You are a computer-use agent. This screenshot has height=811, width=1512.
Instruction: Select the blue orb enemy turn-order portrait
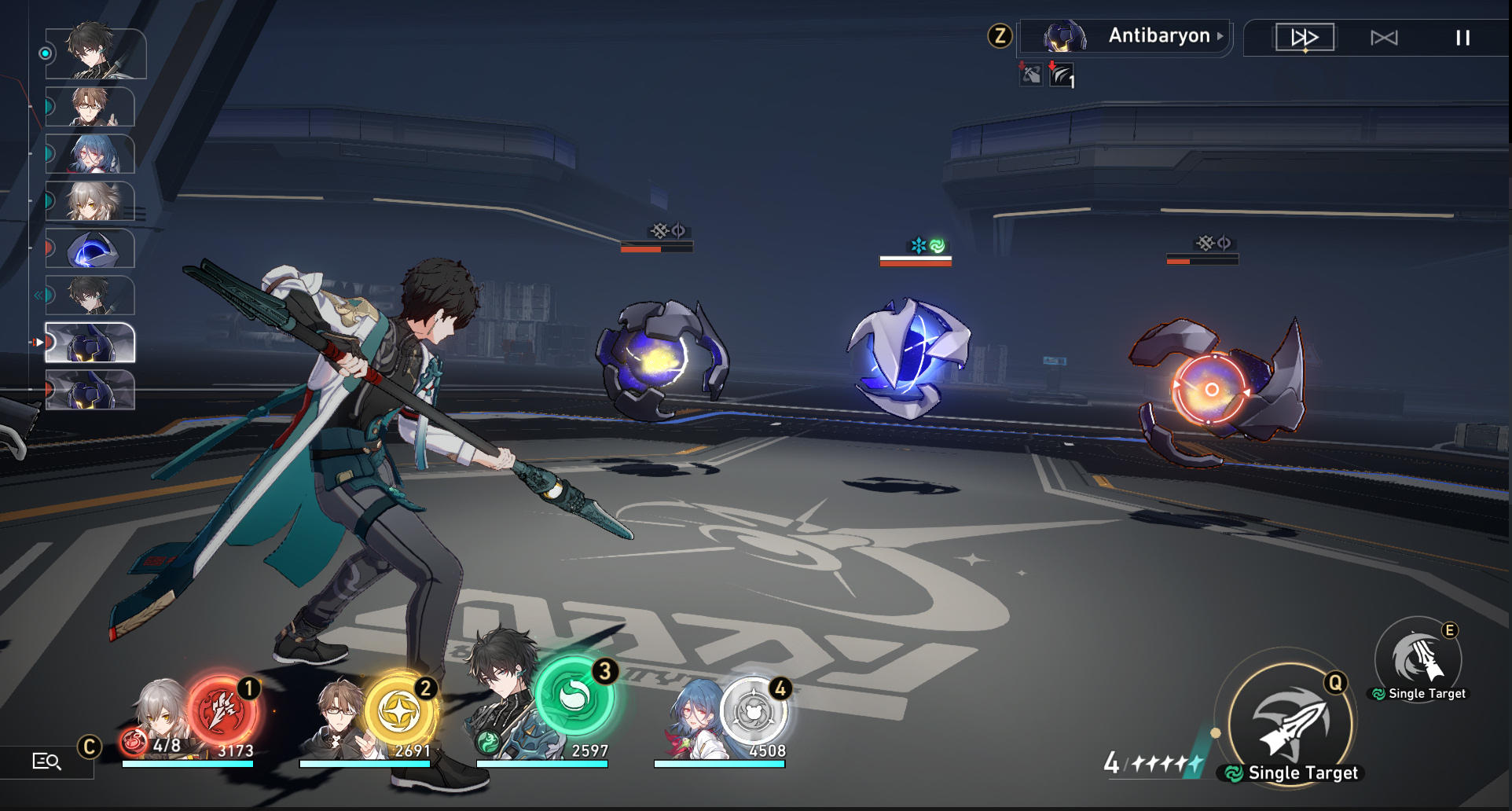tap(90, 248)
